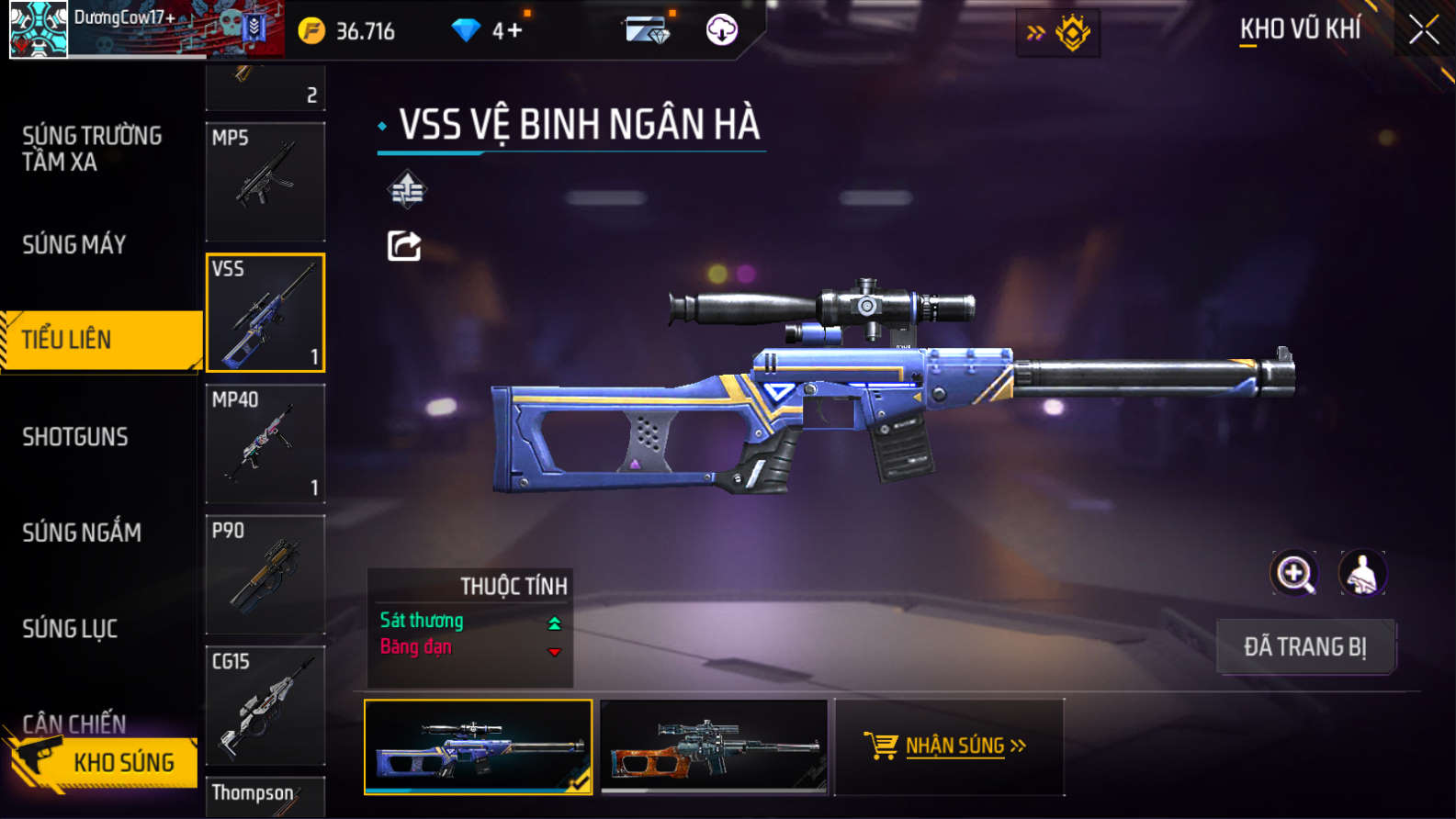Click the share arrow icon
The image size is (1456, 819).
(404, 246)
